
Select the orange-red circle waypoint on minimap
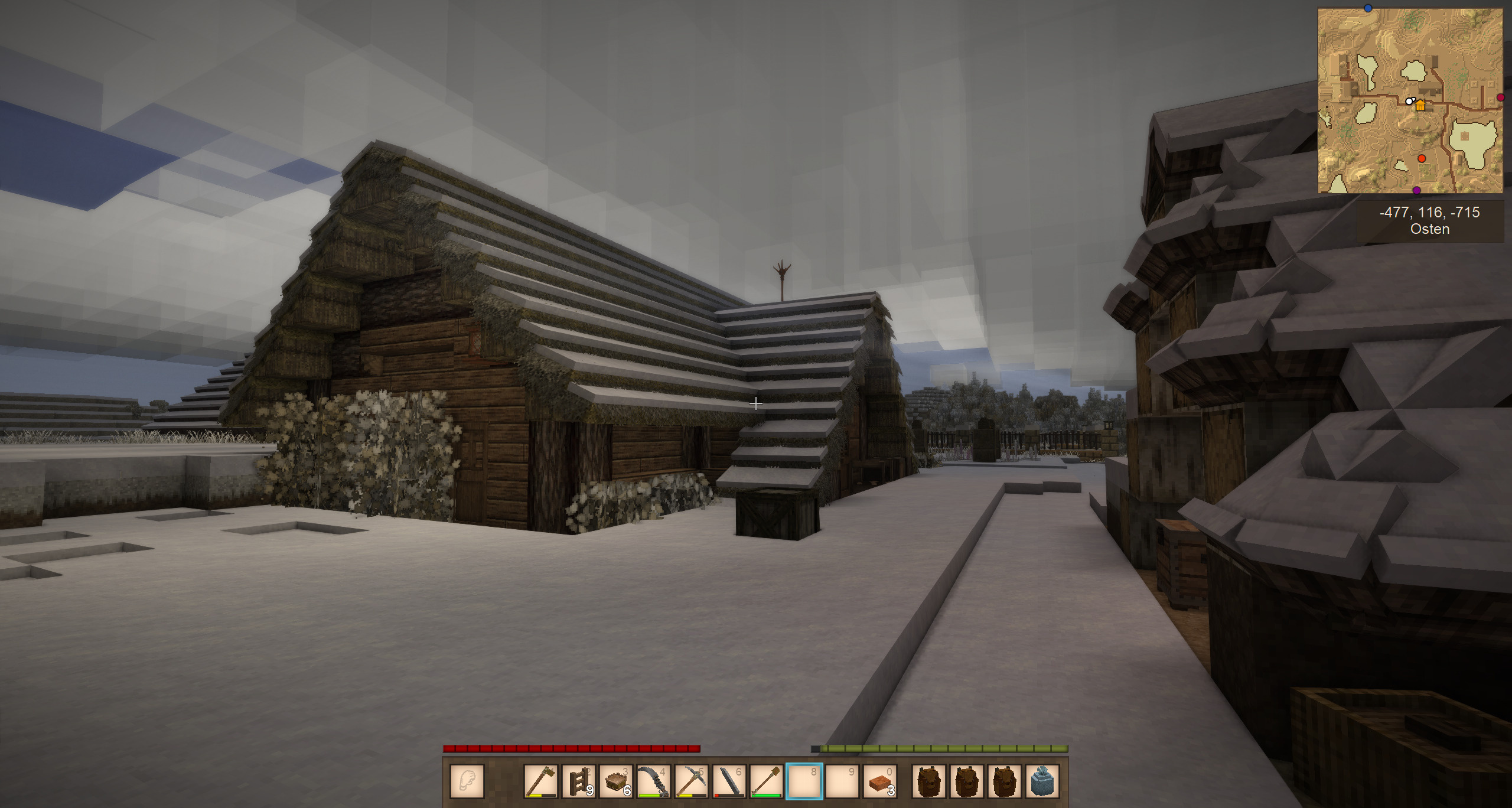click(x=1422, y=158)
